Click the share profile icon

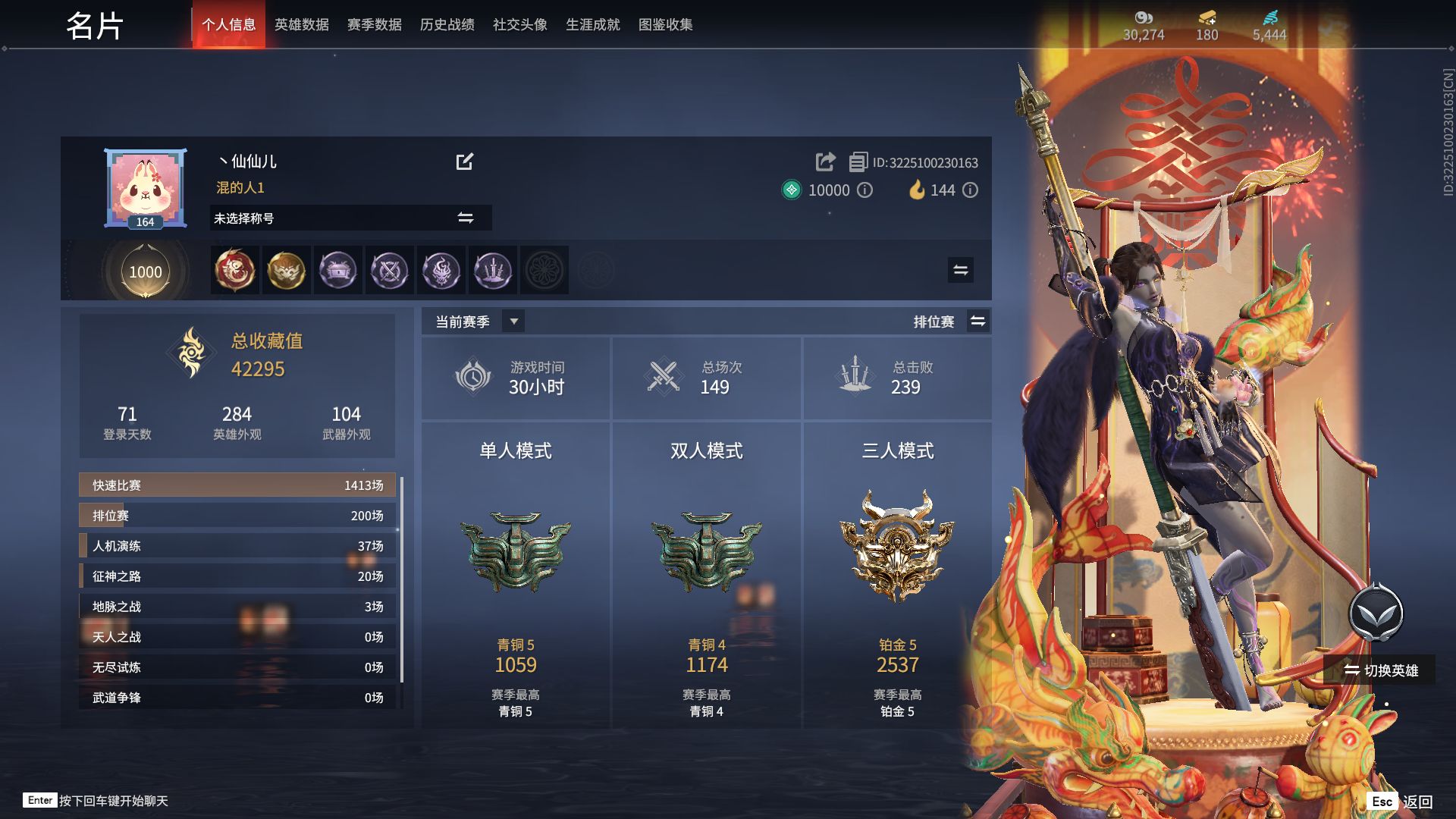pos(824,162)
